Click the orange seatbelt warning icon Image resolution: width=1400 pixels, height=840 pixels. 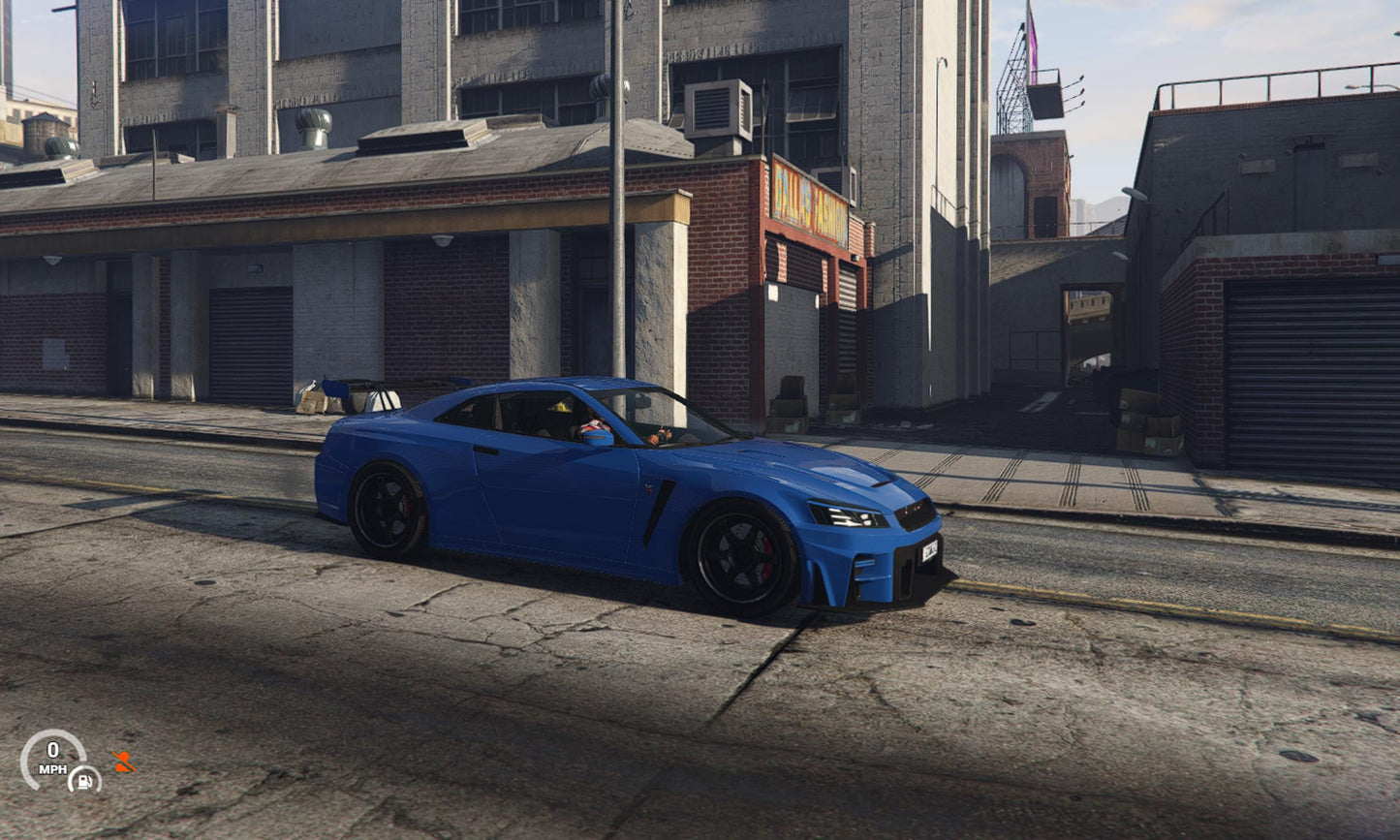(x=123, y=762)
